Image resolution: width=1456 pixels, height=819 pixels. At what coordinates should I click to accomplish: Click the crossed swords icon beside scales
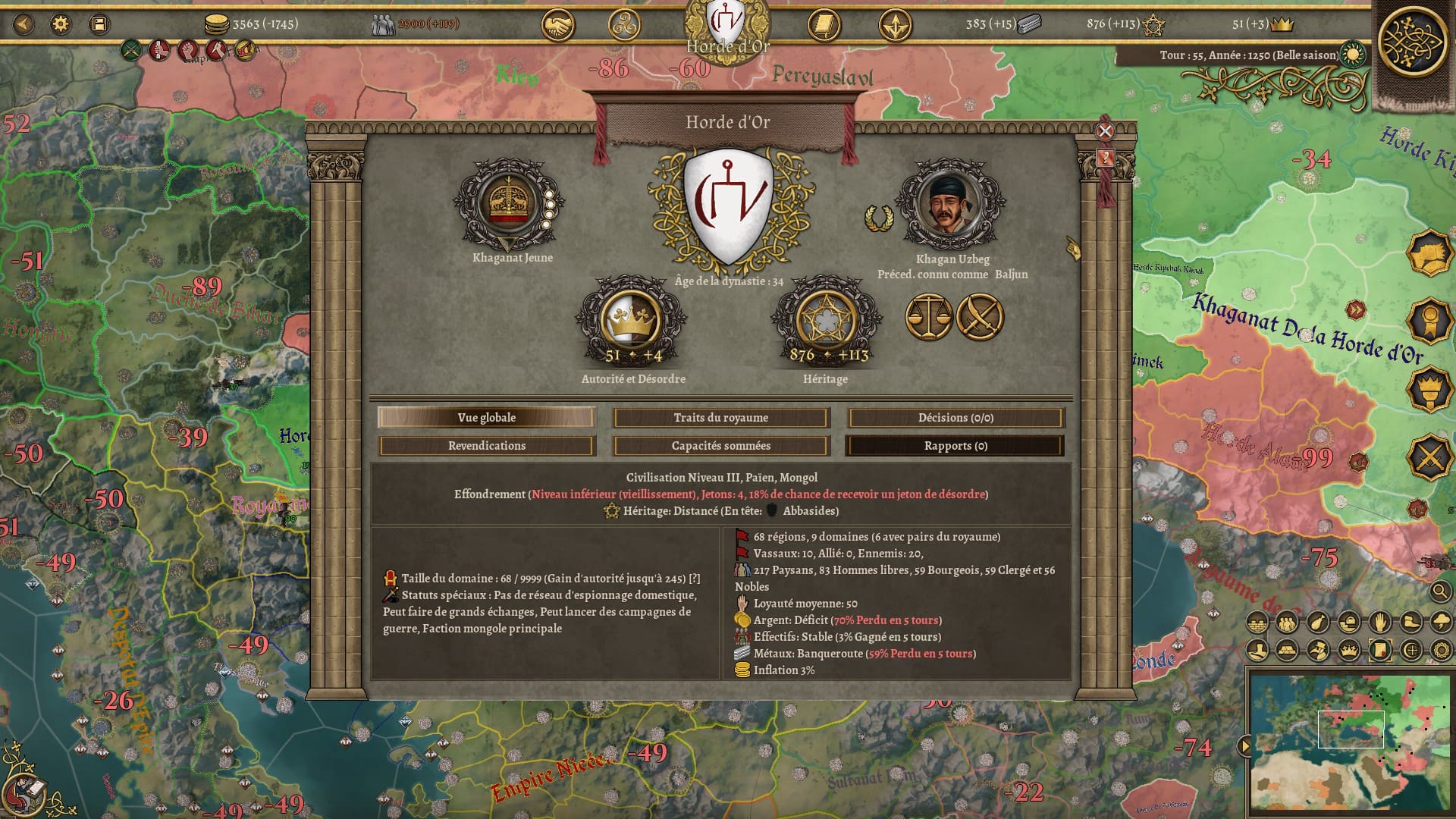980,317
